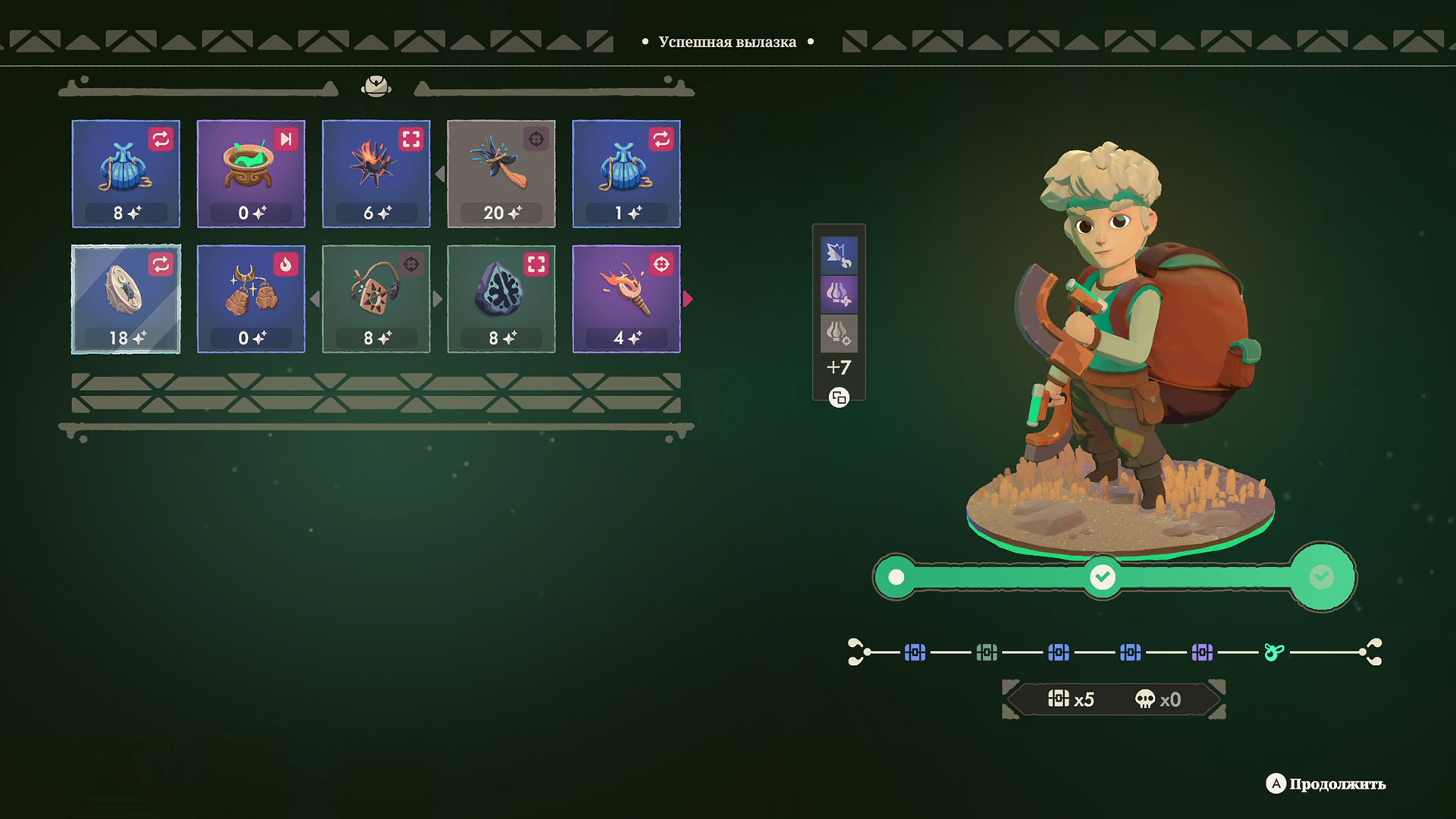Image resolution: width=1456 pixels, height=819 pixels.
Task: Click the rightmost checkmark on the route slider
Action: (1322, 576)
